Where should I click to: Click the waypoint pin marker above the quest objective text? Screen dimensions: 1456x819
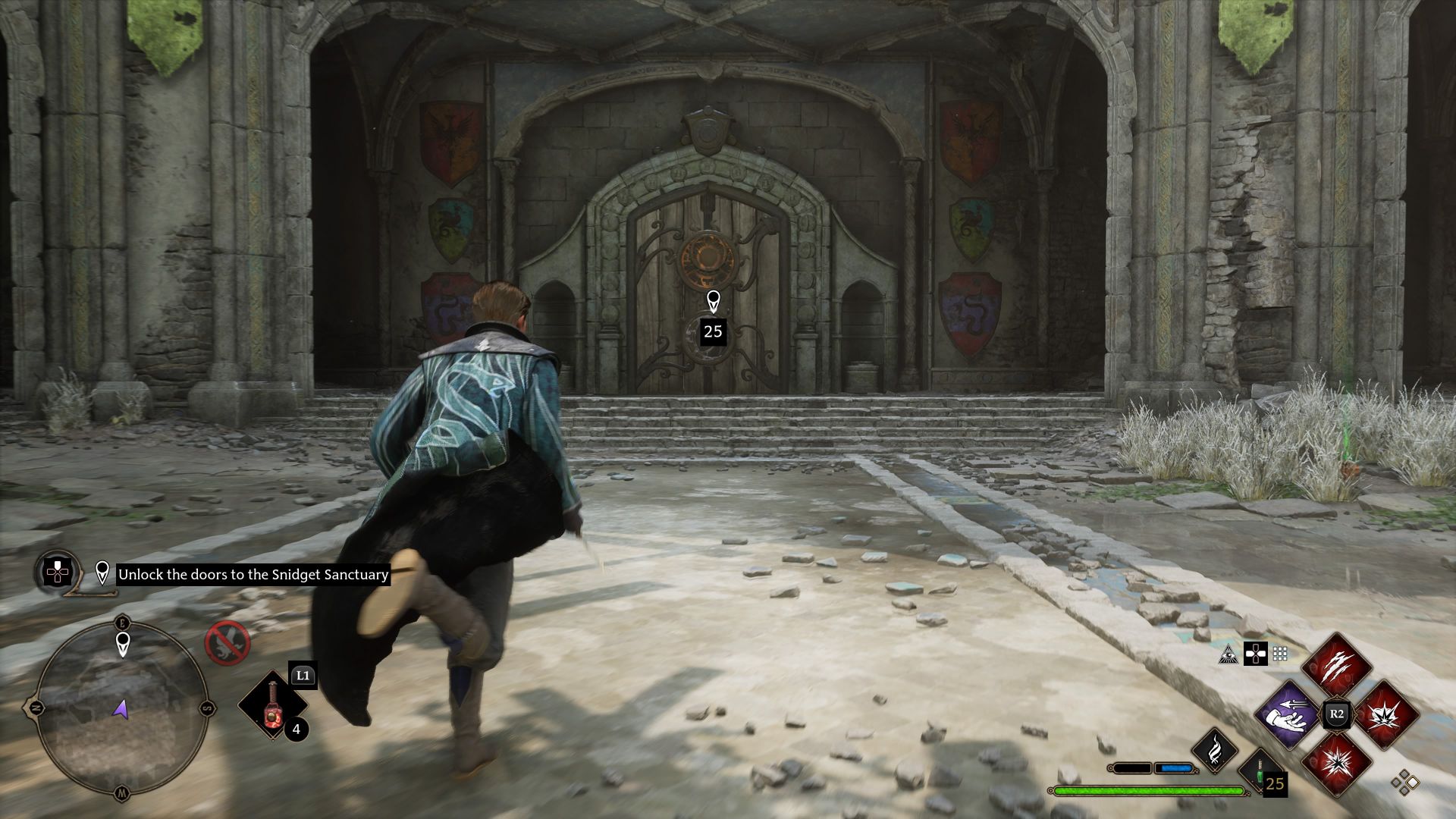[102, 573]
